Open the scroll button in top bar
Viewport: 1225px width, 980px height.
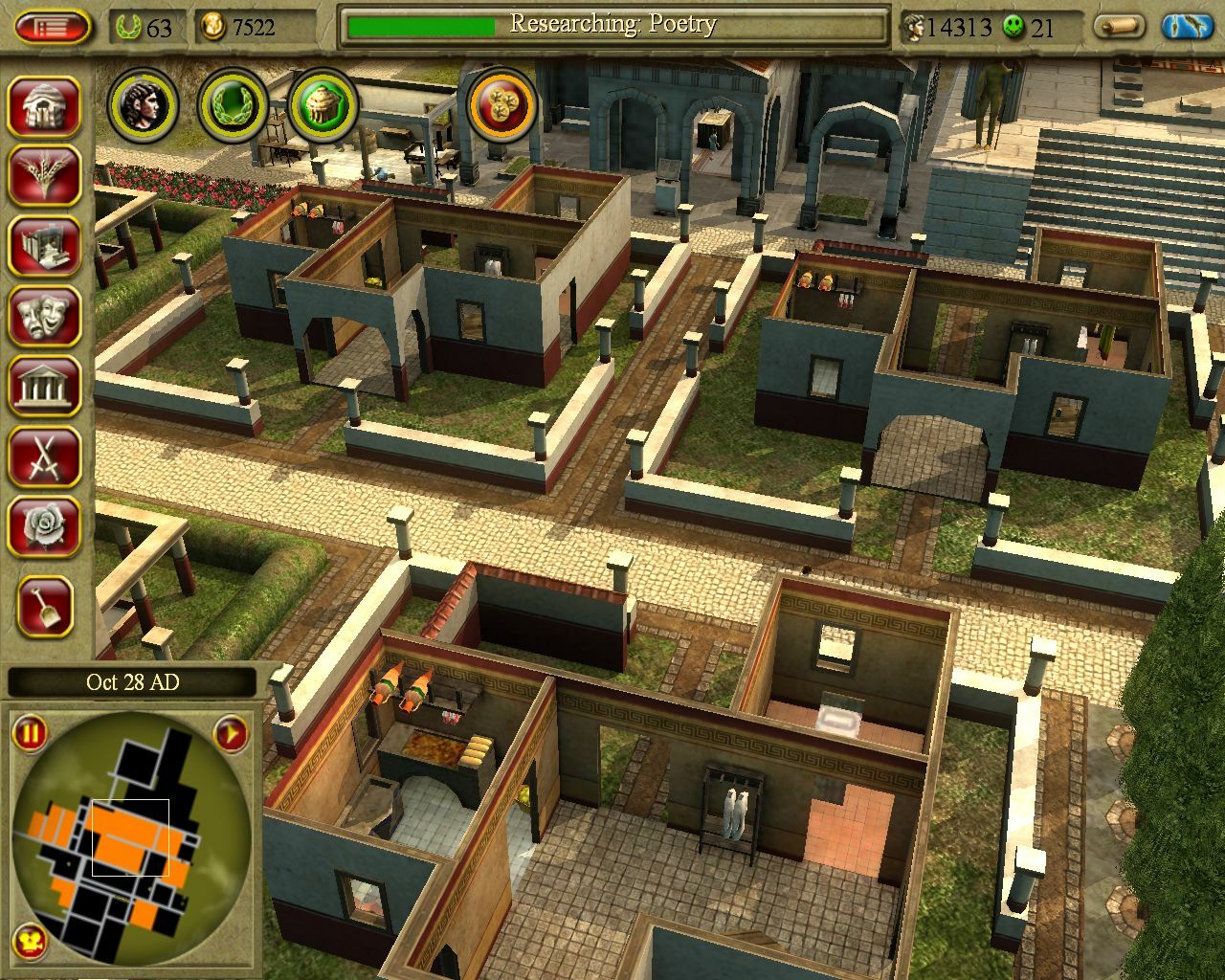pos(1121,27)
